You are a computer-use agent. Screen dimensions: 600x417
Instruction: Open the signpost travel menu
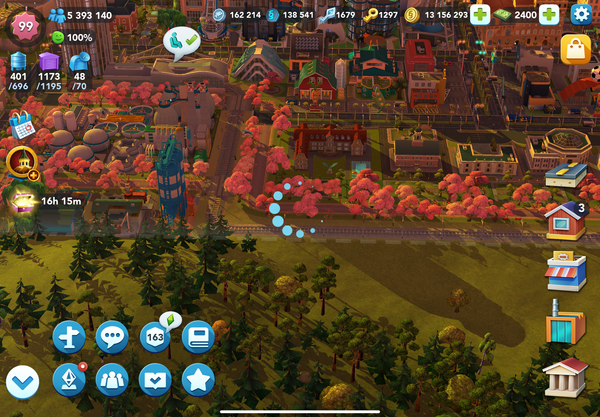[x=68, y=338]
